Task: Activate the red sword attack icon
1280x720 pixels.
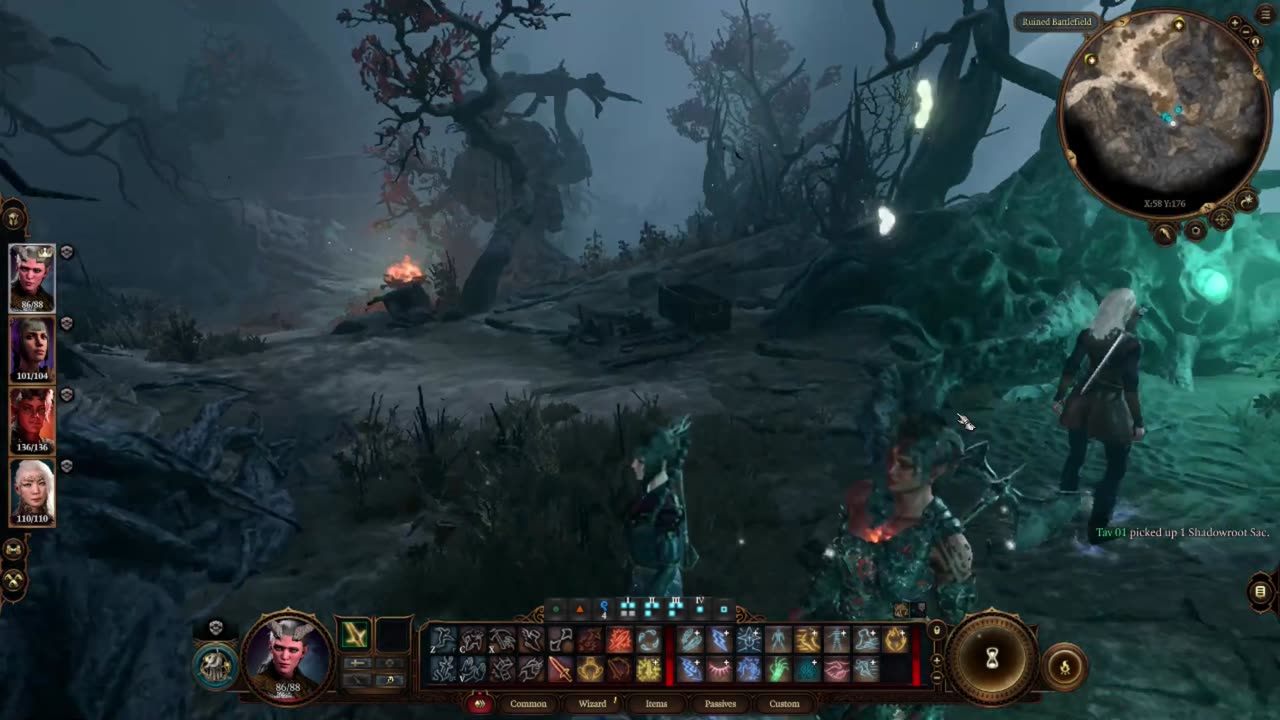Action: point(560,669)
